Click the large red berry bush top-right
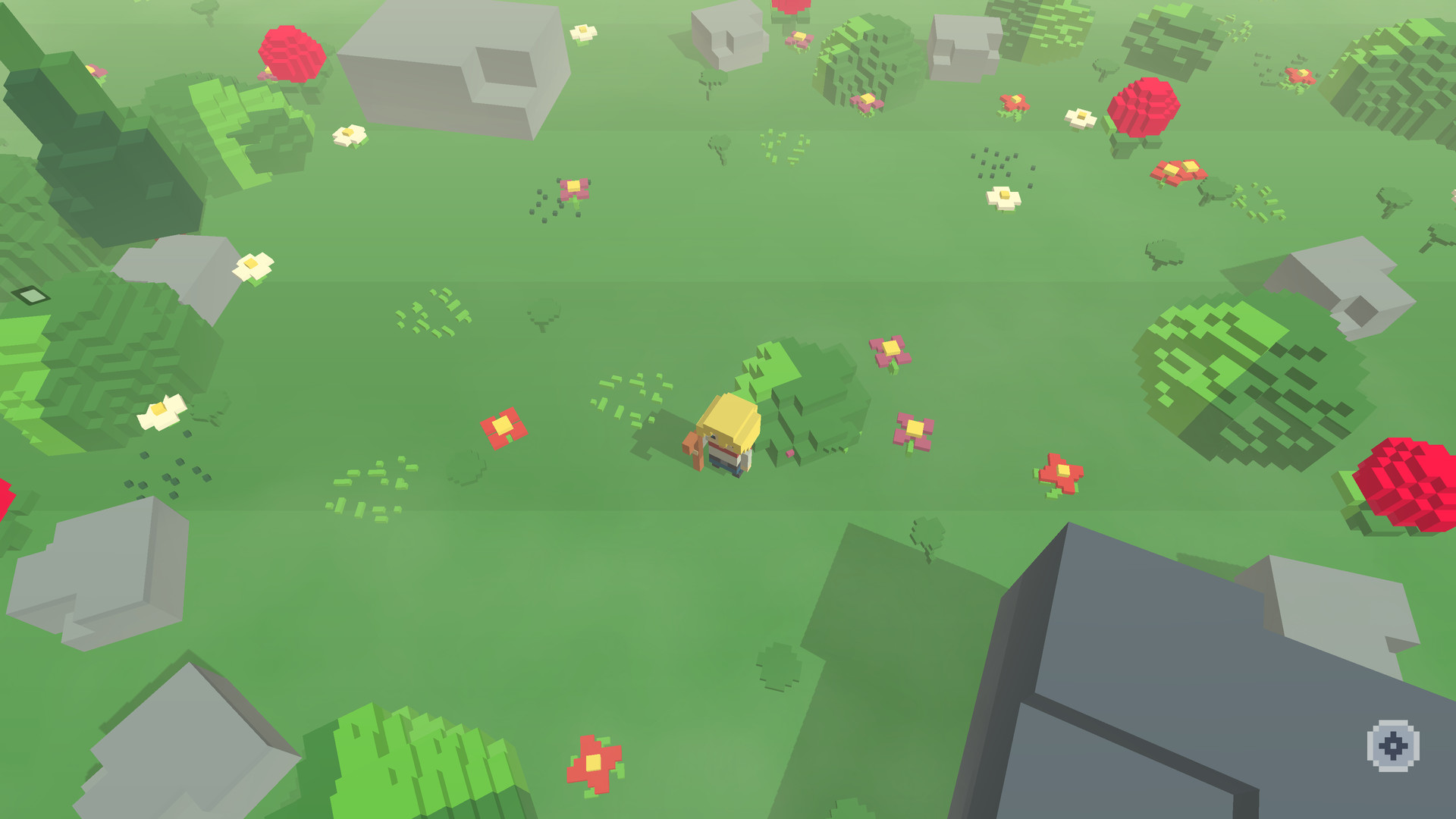The width and height of the screenshot is (1456, 819). click(x=1145, y=106)
